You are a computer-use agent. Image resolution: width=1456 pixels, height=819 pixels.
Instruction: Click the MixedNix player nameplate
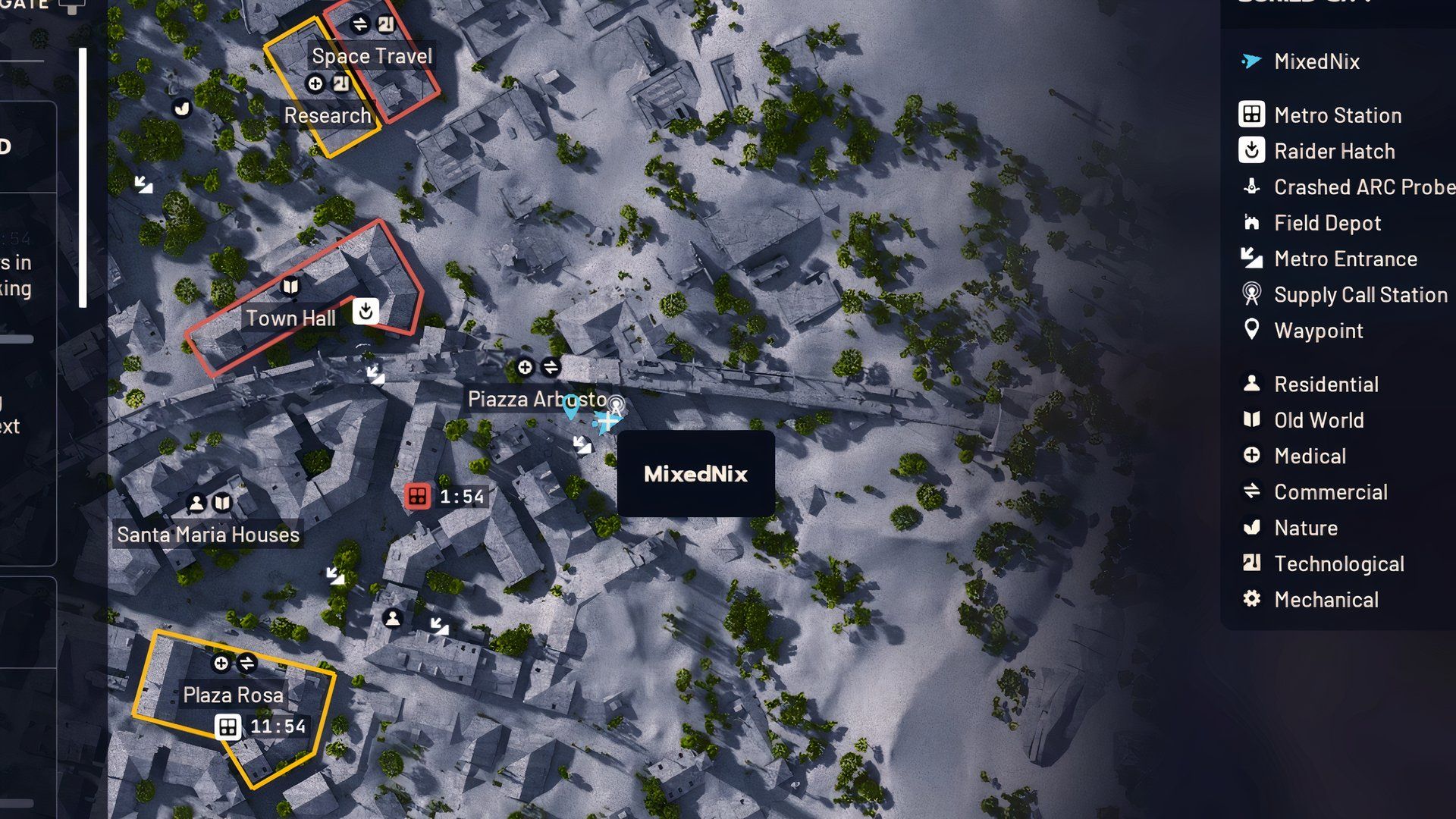click(x=695, y=474)
